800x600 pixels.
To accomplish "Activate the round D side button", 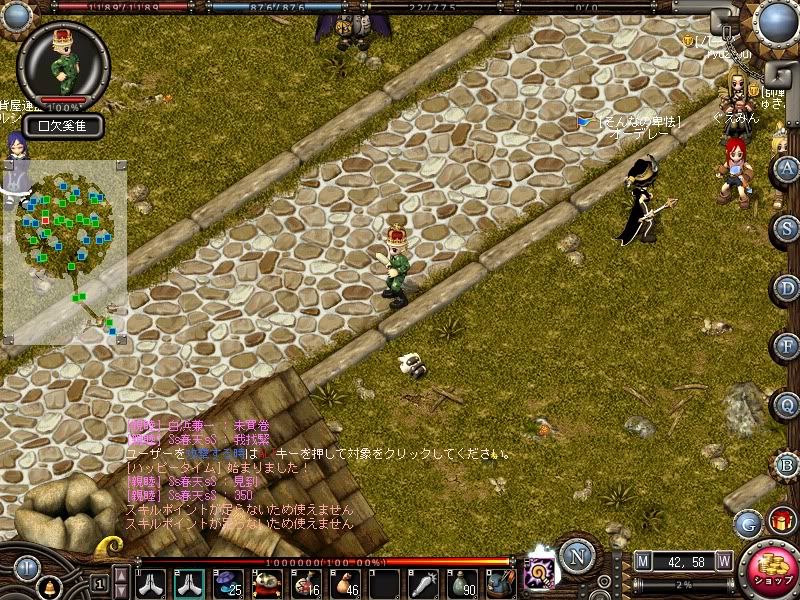I will coord(788,288).
